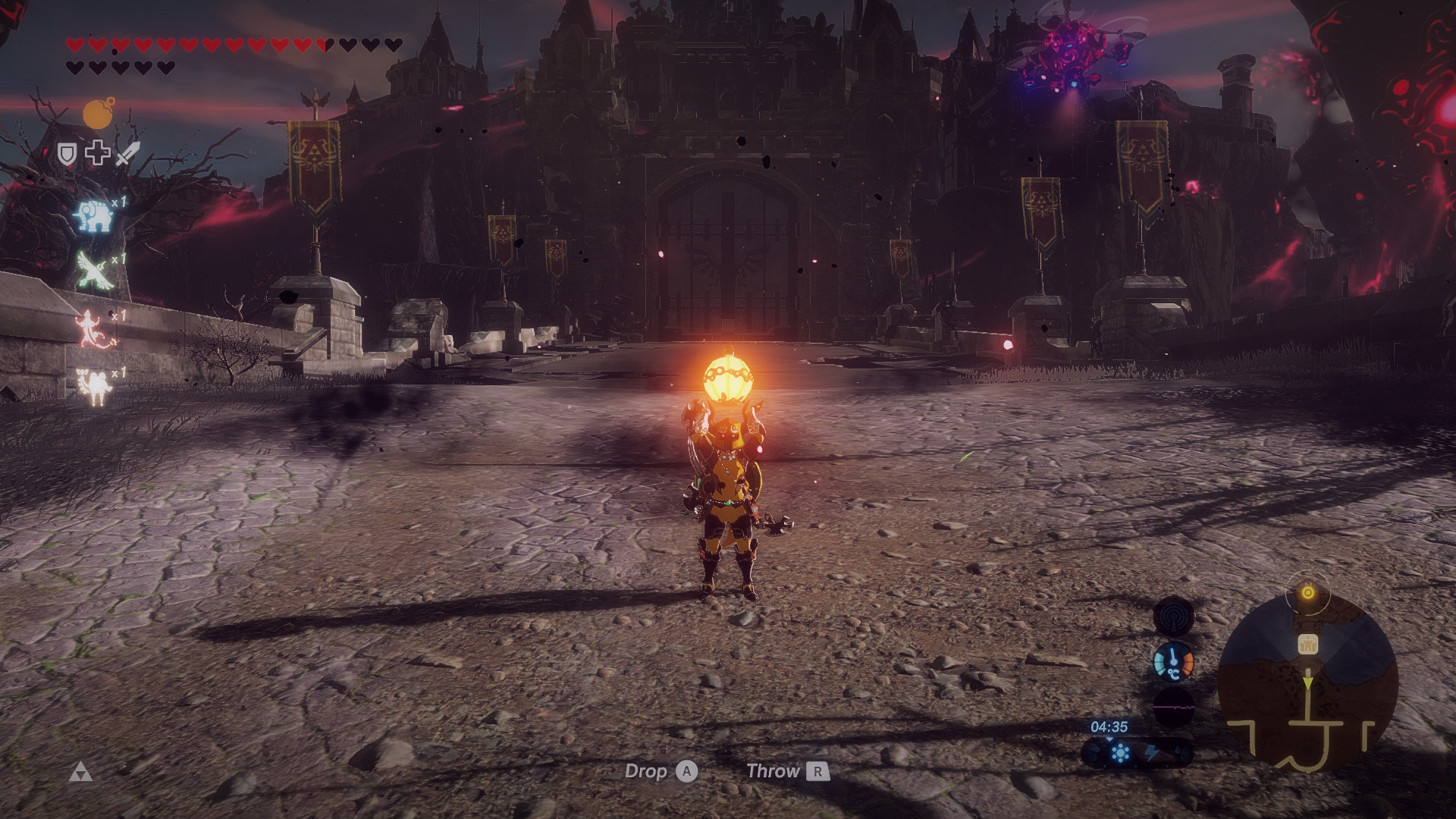The height and width of the screenshot is (819, 1456).
Task: Select the castle icon on the minimap
Action: (x=1307, y=645)
